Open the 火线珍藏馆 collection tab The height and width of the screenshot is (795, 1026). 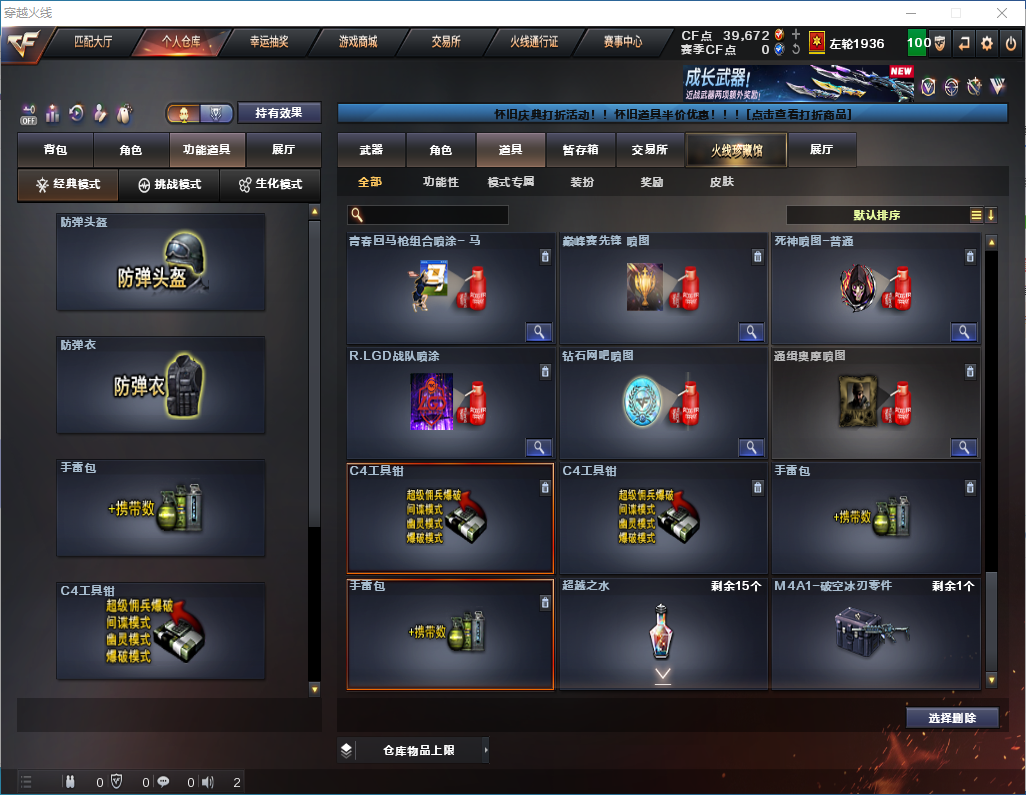[736, 150]
